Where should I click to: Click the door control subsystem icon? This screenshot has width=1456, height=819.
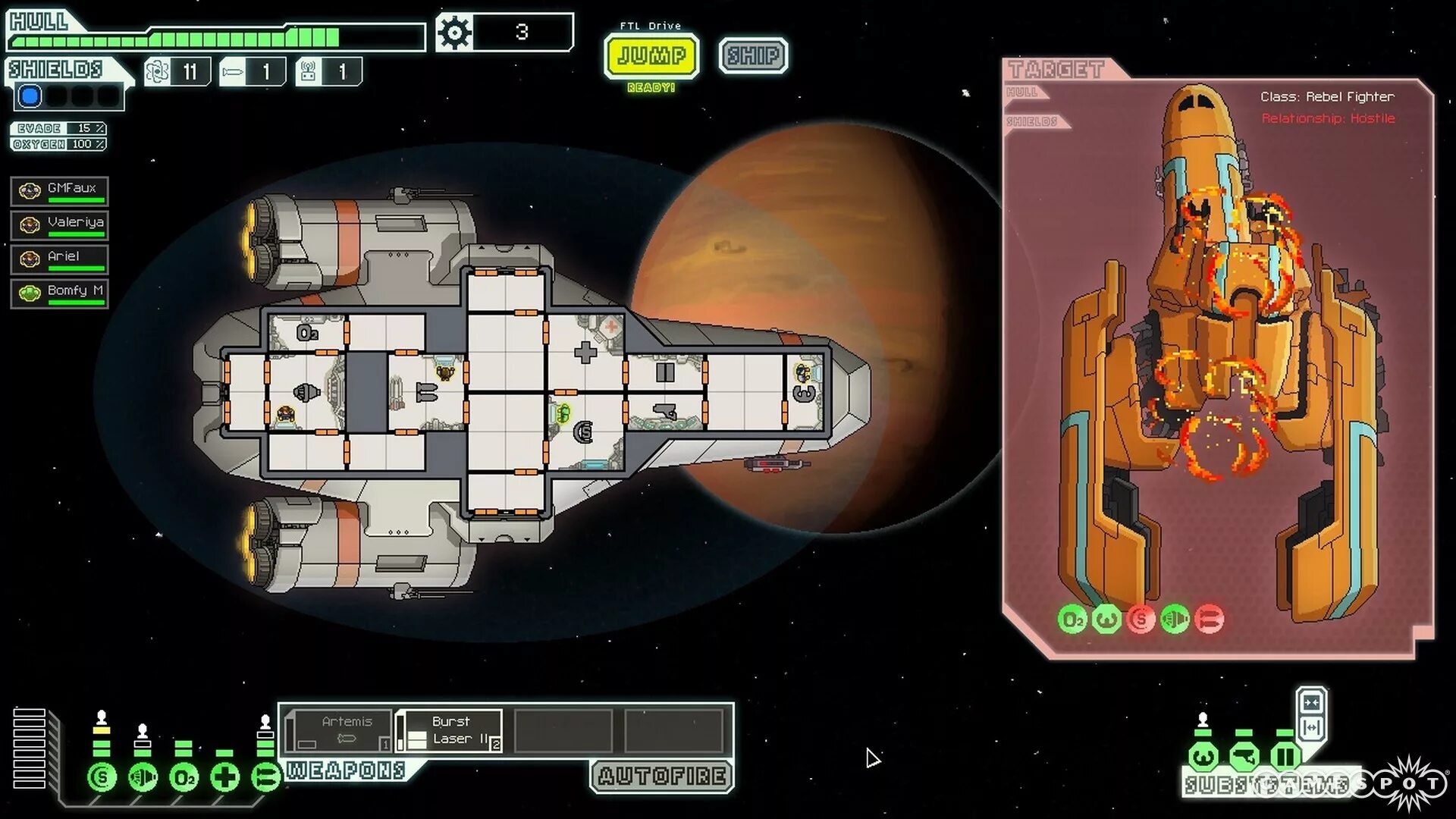point(1285,756)
